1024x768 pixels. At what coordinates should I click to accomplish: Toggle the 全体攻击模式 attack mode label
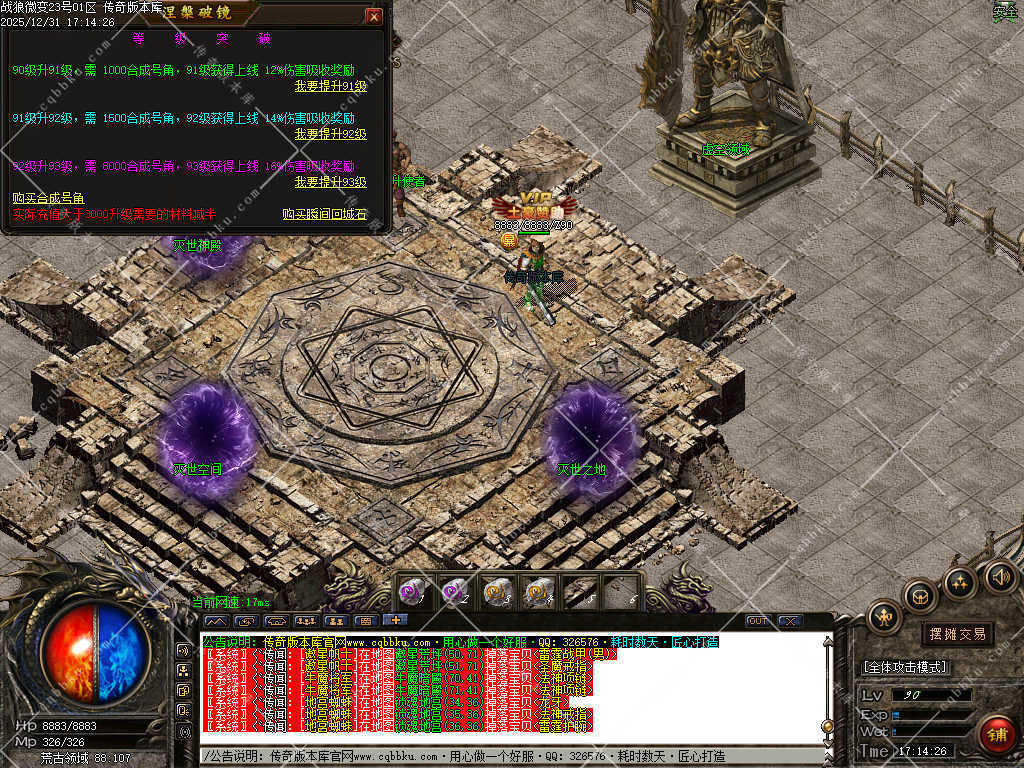point(905,667)
